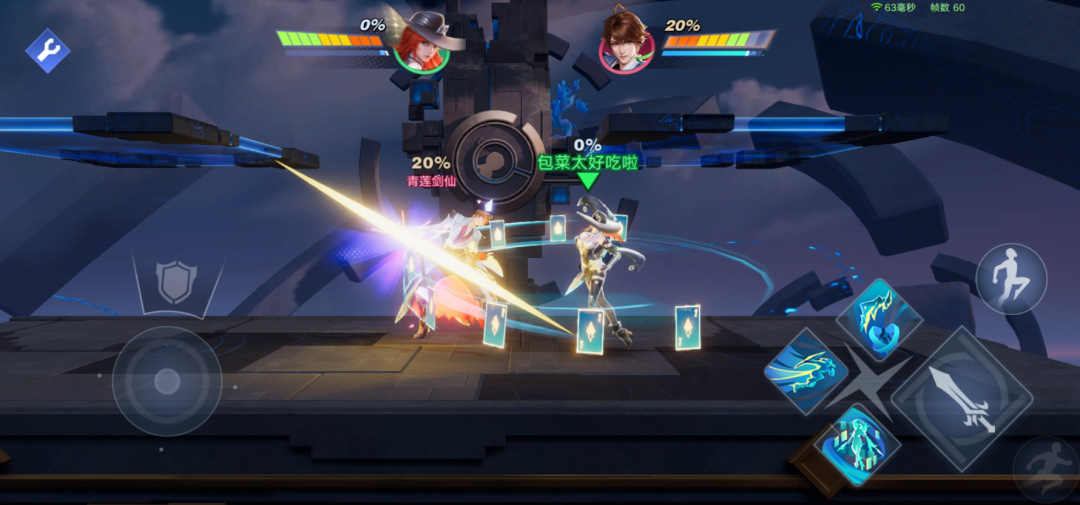Activate the horizontal lightning slash skill
This screenshot has width=1080, height=505.
[x=805, y=371]
